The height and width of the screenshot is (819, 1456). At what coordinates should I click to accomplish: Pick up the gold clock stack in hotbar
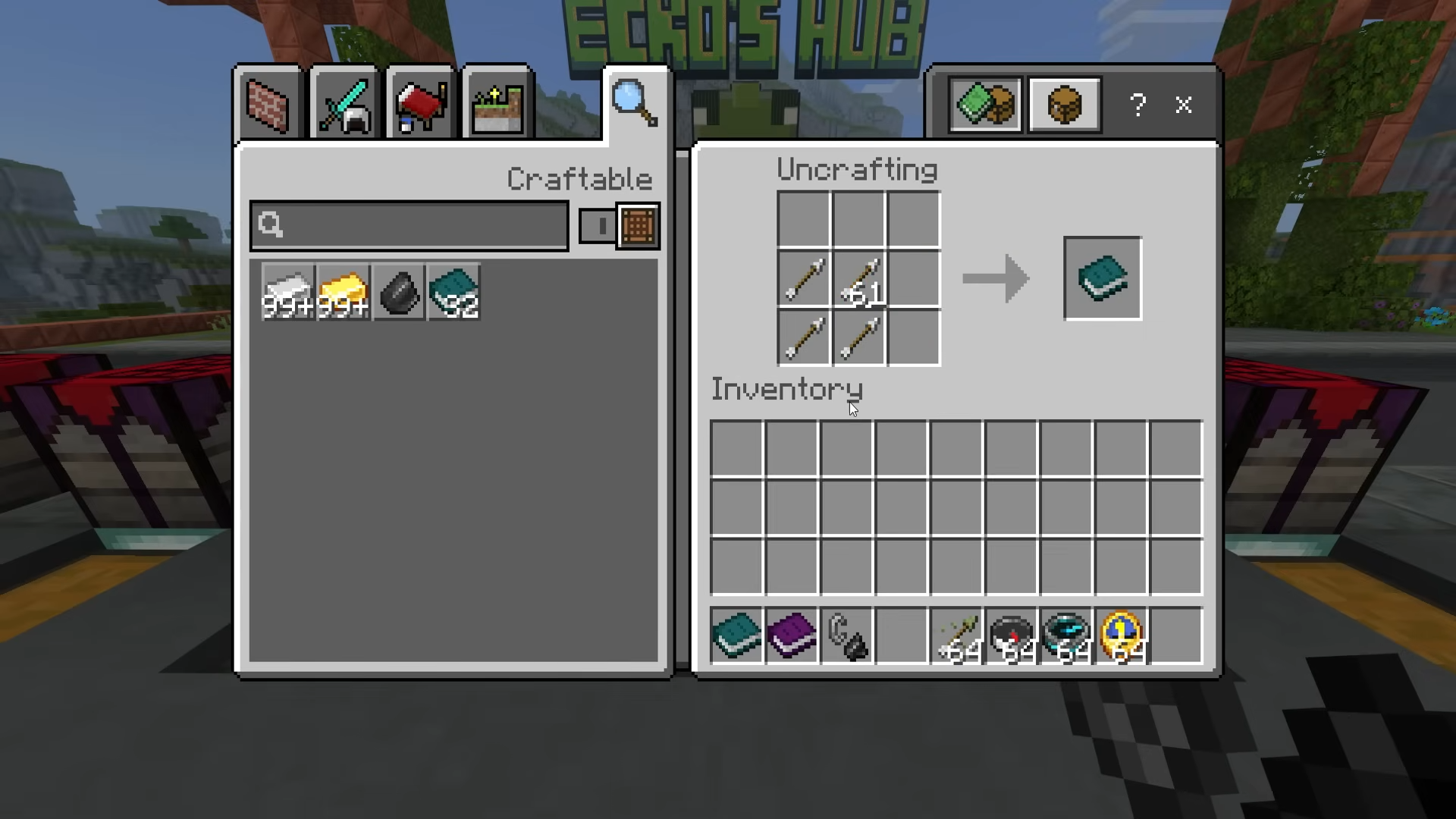click(x=1122, y=635)
